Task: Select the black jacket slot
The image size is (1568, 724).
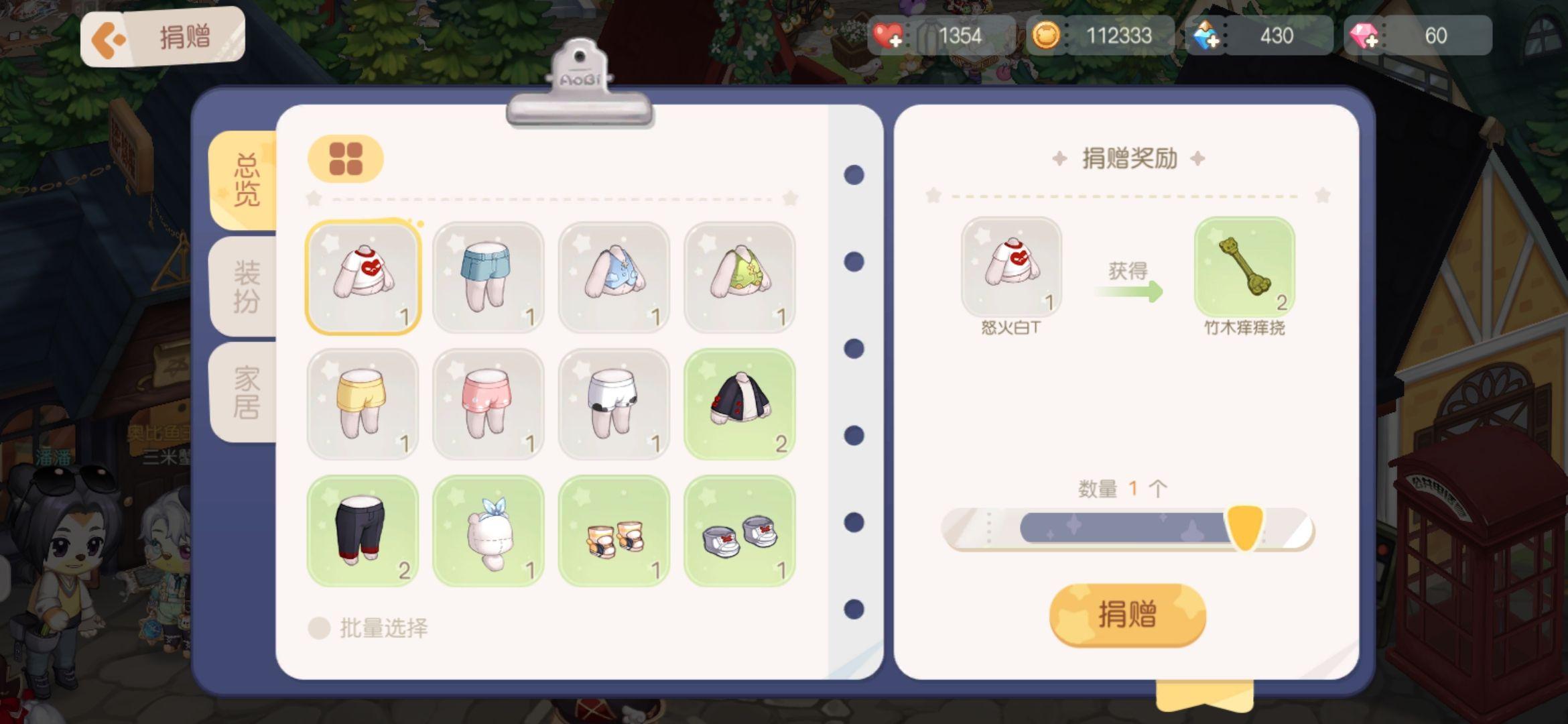Action: pyautogui.click(x=740, y=404)
